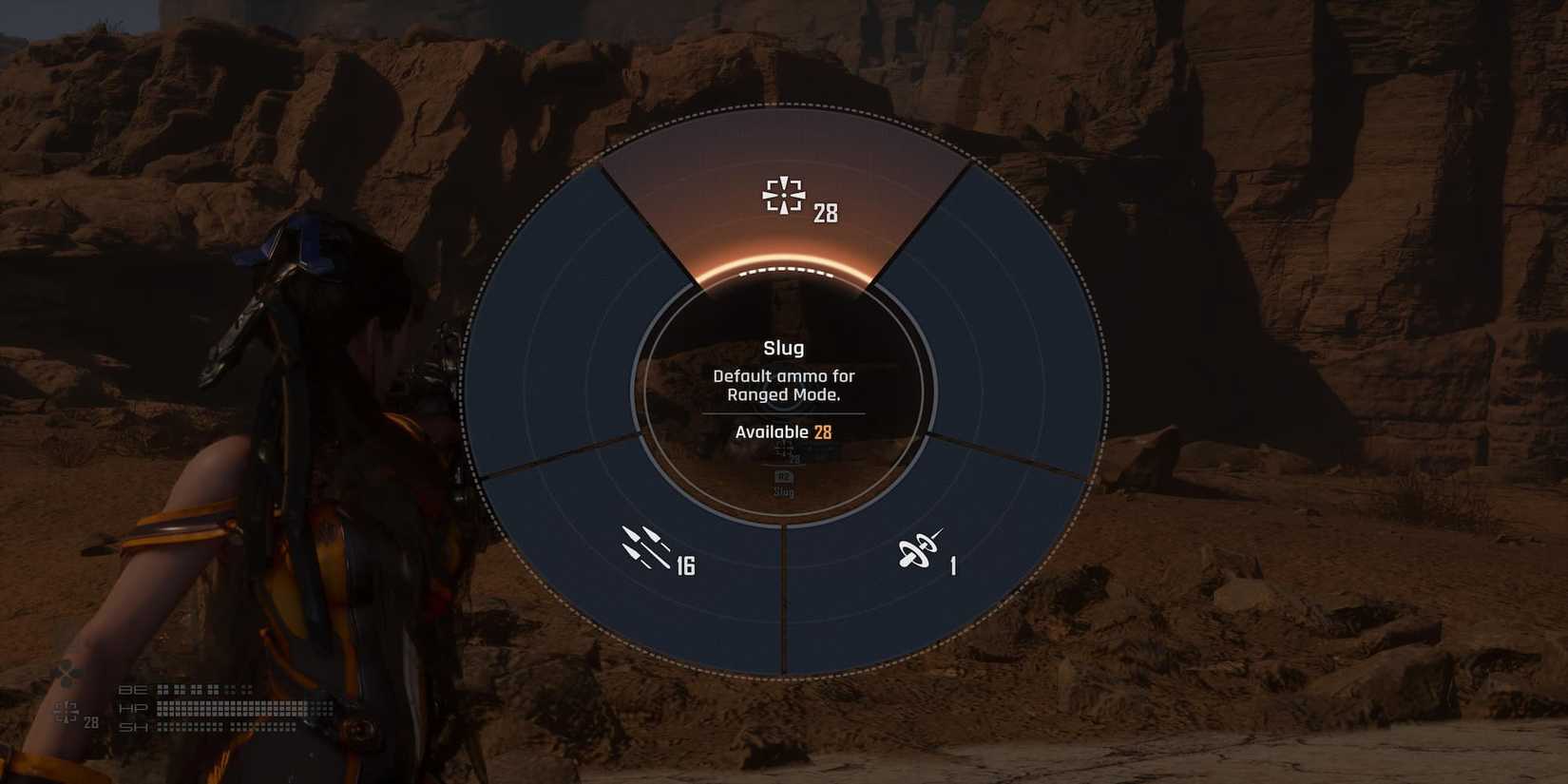The width and height of the screenshot is (1568, 784).
Task: Click the Slug title in the wheel center
Action: pos(781,348)
